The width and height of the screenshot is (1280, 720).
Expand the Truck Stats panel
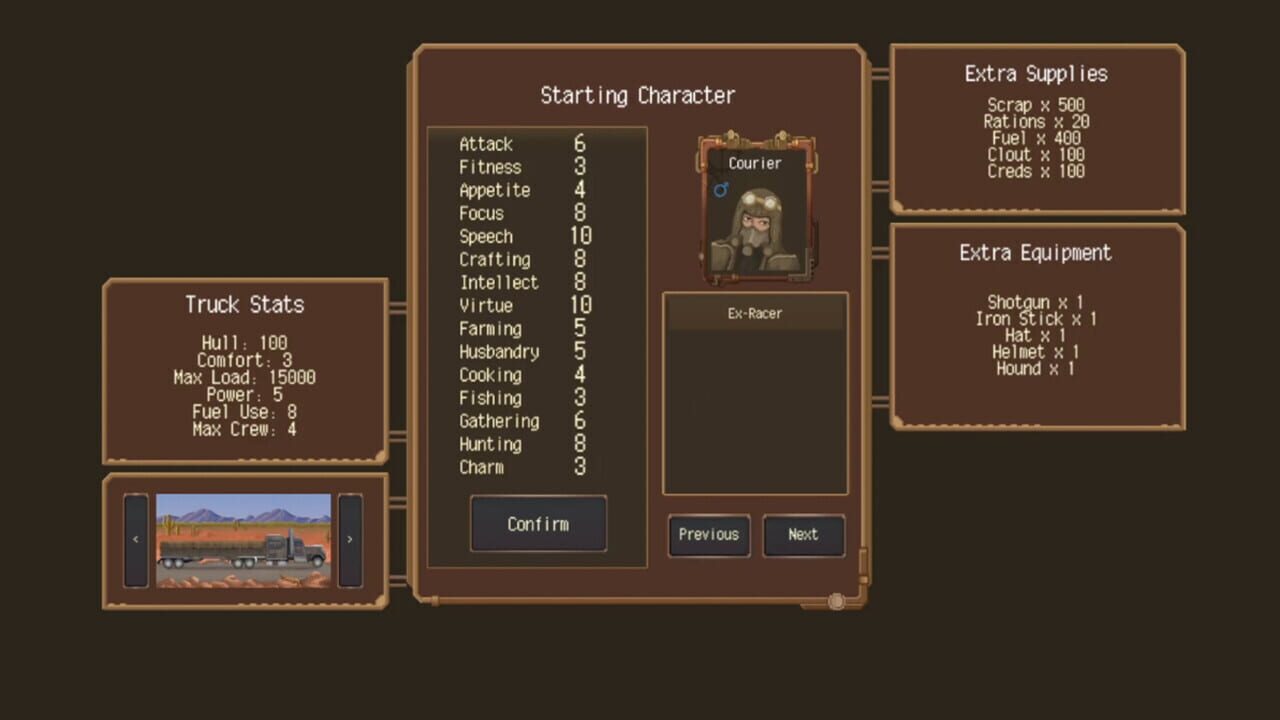click(x=243, y=305)
